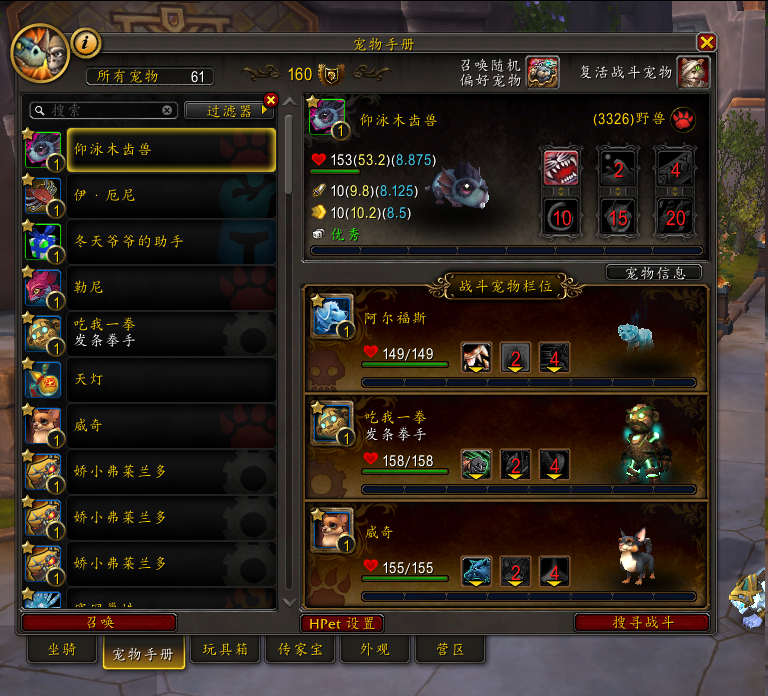This screenshot has height=696, width=768.
Task: Select 阿尔福斯 battle pet slot portrait
Action: point(332,314)
